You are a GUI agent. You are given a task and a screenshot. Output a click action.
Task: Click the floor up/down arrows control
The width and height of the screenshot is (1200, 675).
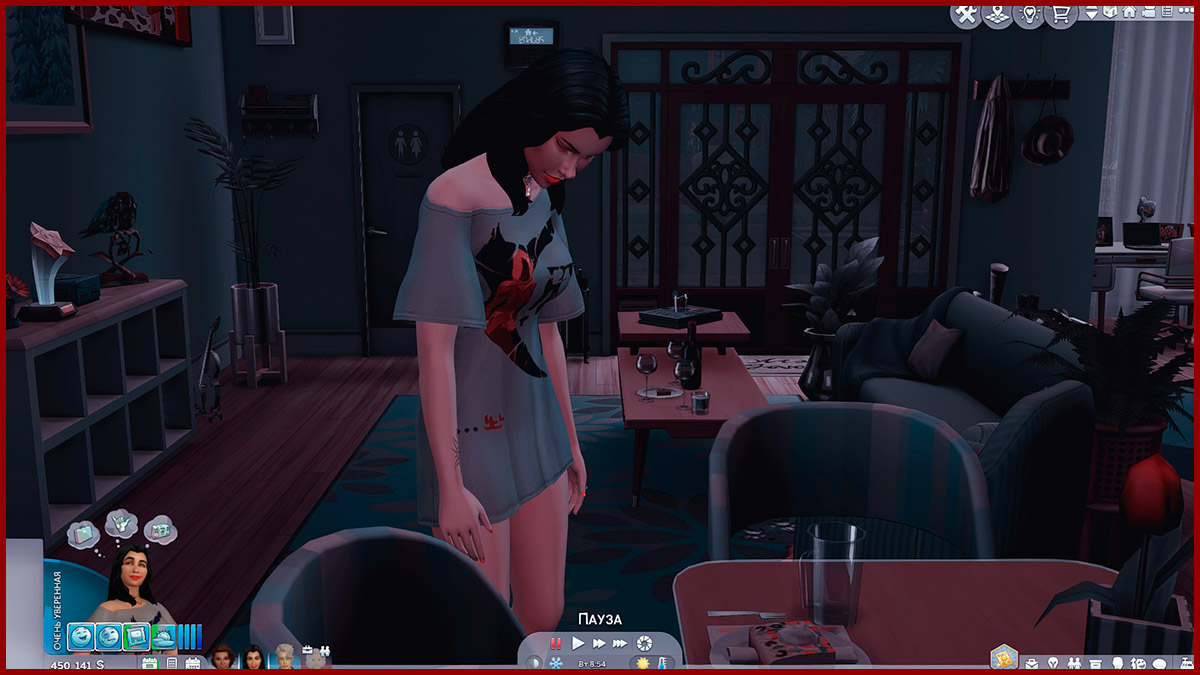[x=1092, y=13]
